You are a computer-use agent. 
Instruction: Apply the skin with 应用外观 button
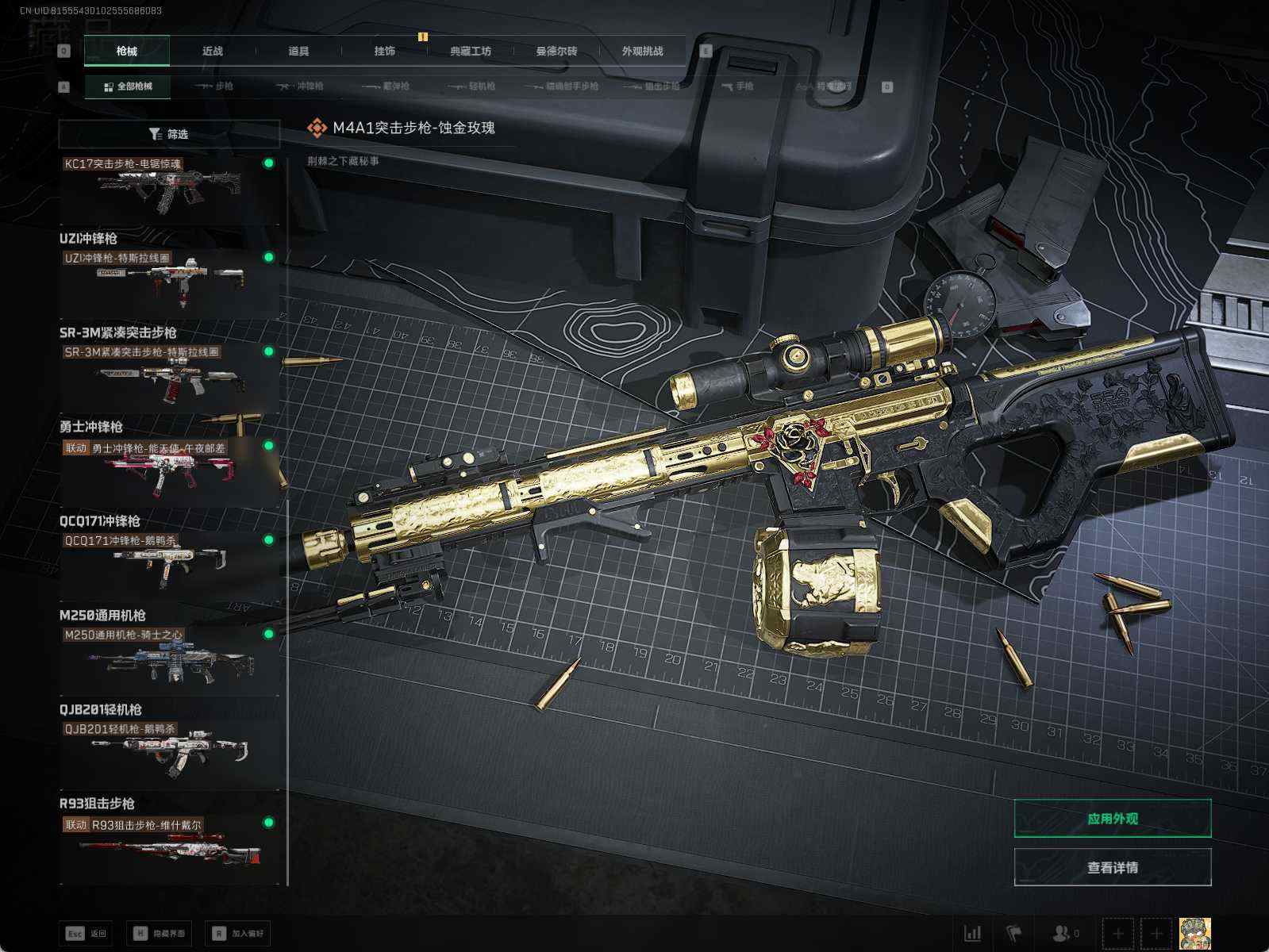tap(1112, 818)
